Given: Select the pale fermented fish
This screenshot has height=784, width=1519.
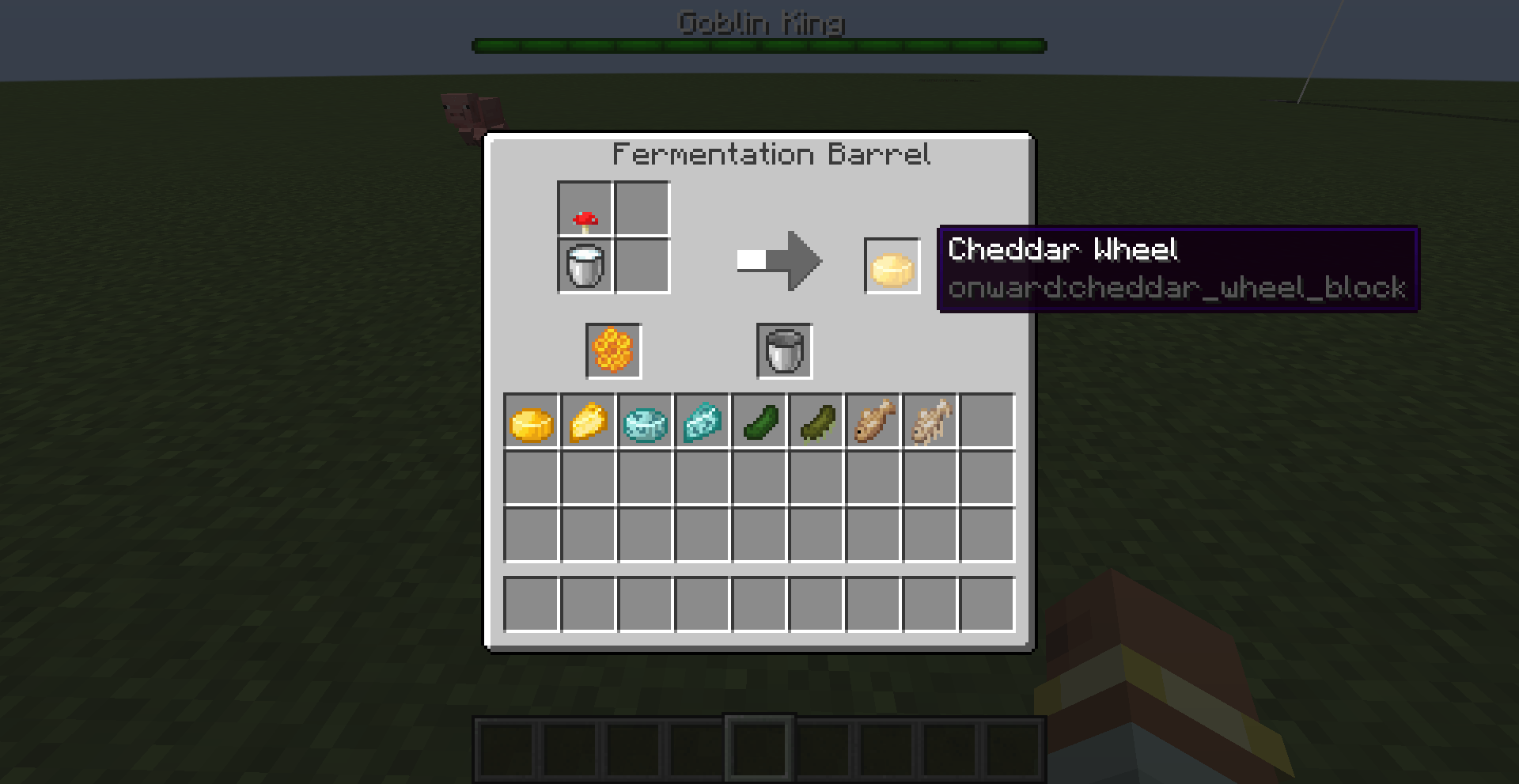Looking at the screenshot, I should point(930,422).
